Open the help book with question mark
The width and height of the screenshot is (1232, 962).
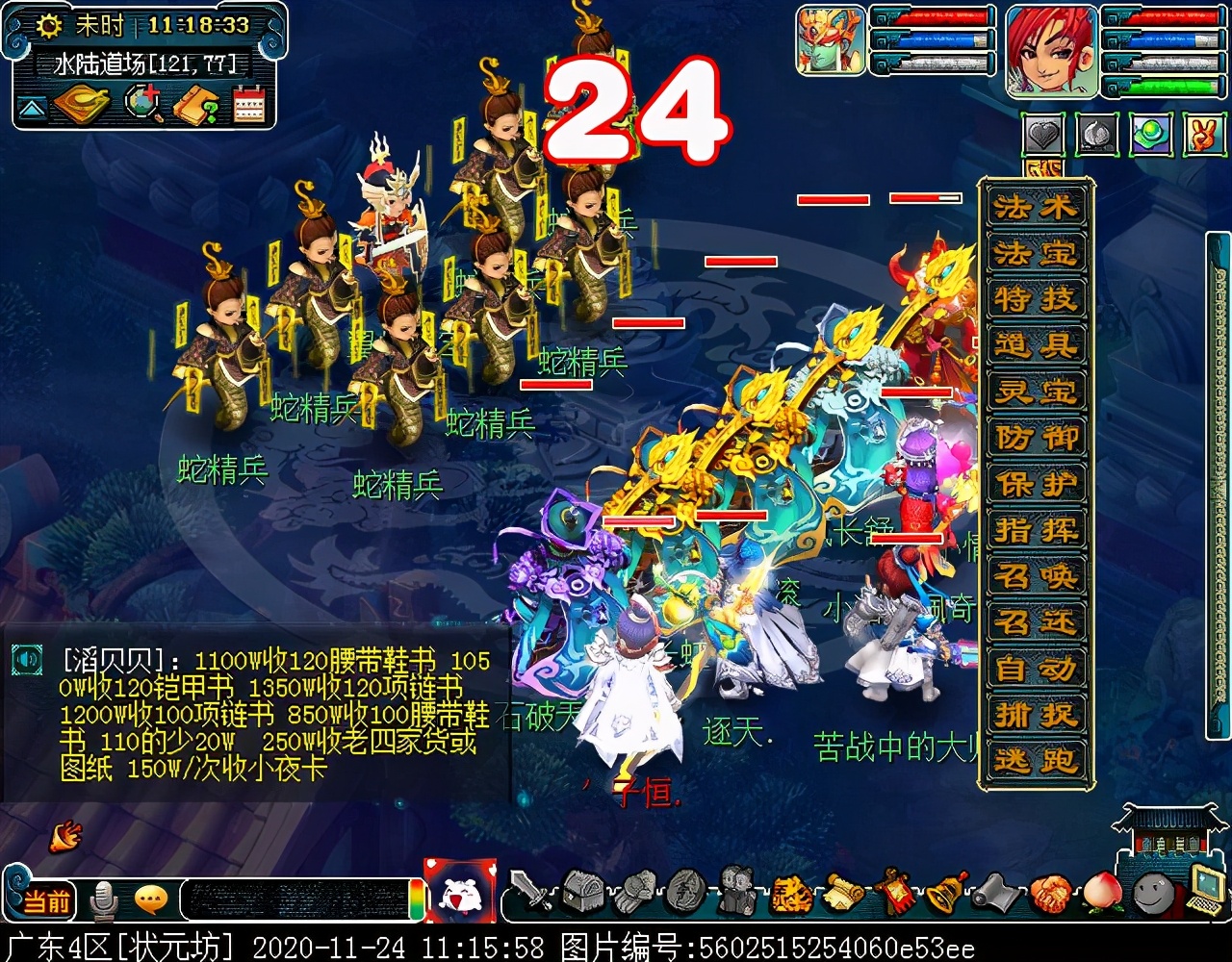[x=196, y=104]
